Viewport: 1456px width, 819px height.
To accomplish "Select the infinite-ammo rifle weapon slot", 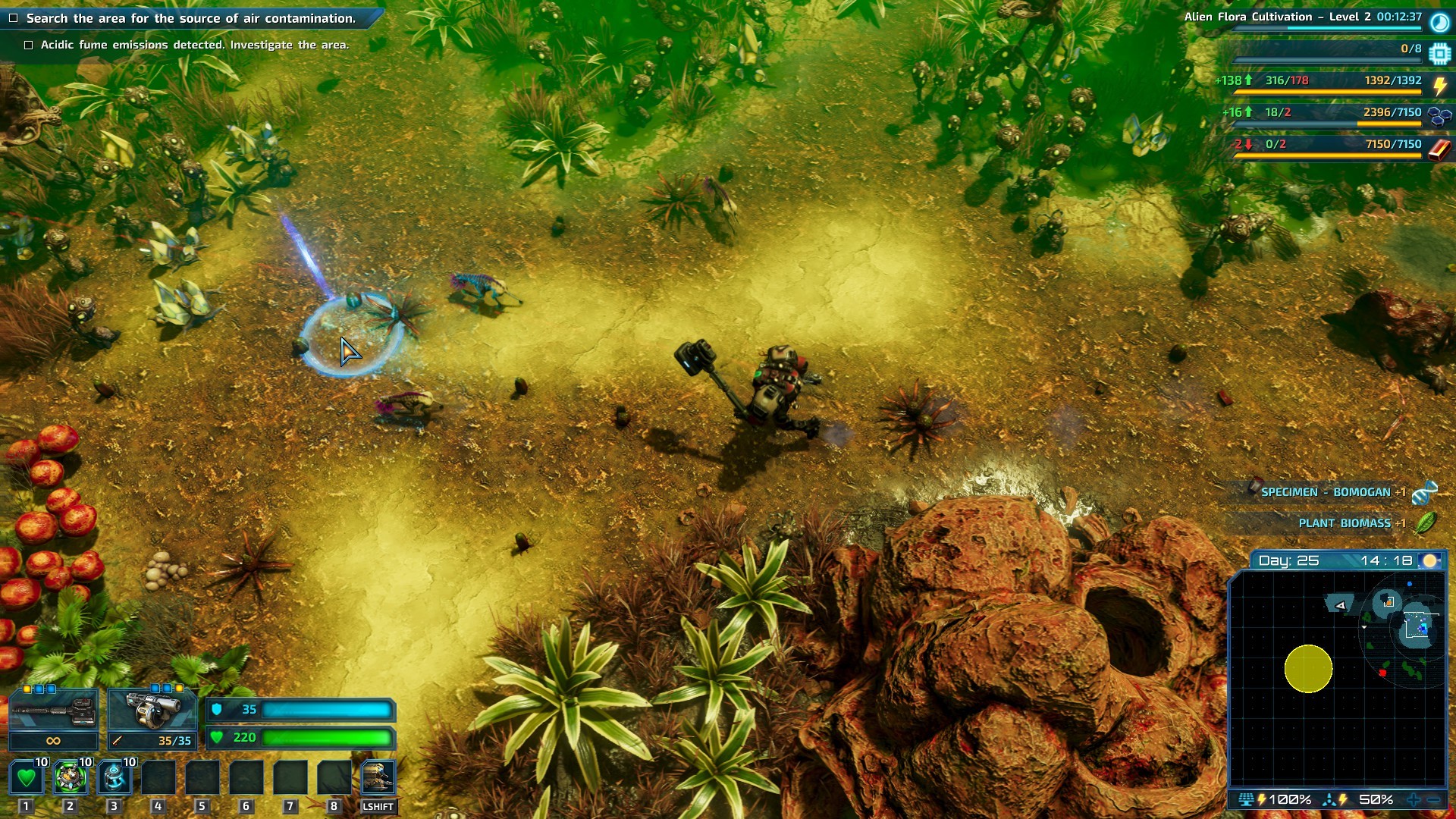I will pos(53,709).
